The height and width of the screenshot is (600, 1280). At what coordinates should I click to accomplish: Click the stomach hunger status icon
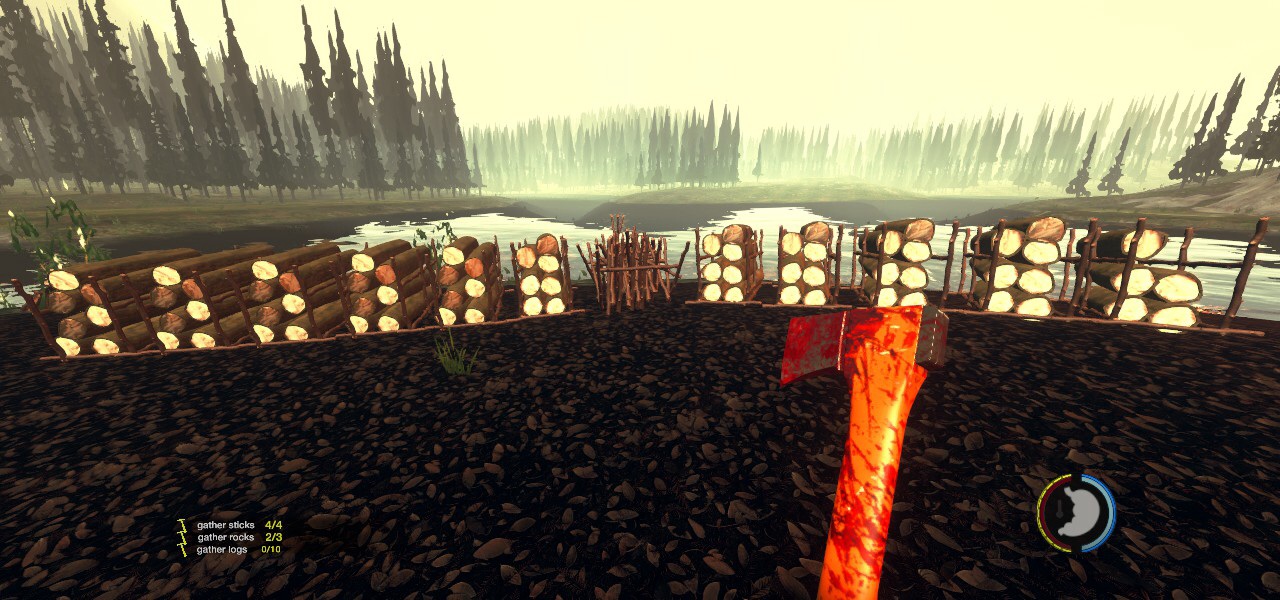1076,513
